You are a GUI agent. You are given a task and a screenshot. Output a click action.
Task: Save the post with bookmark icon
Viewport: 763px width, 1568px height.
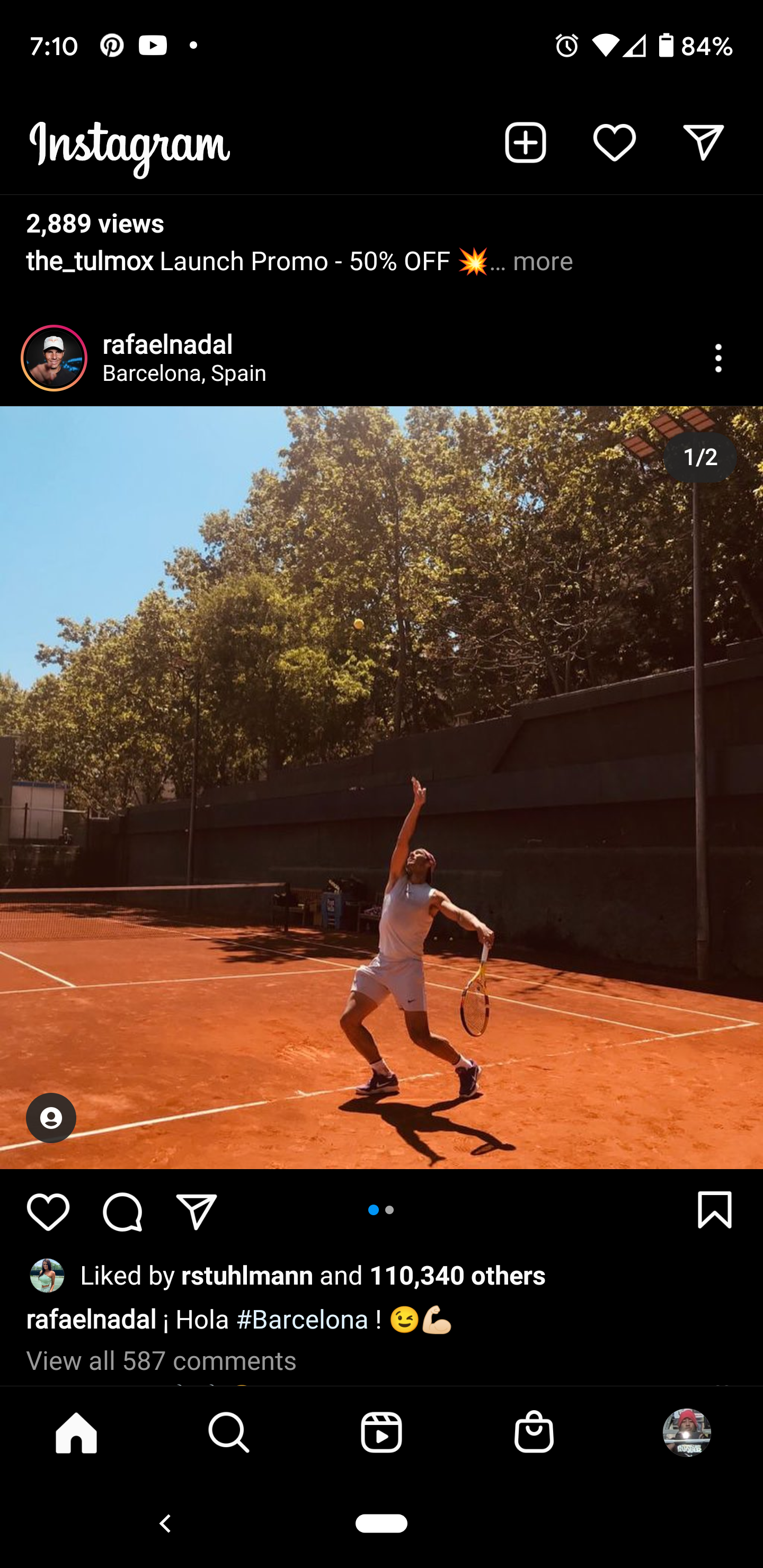[x=714, y=1209]
